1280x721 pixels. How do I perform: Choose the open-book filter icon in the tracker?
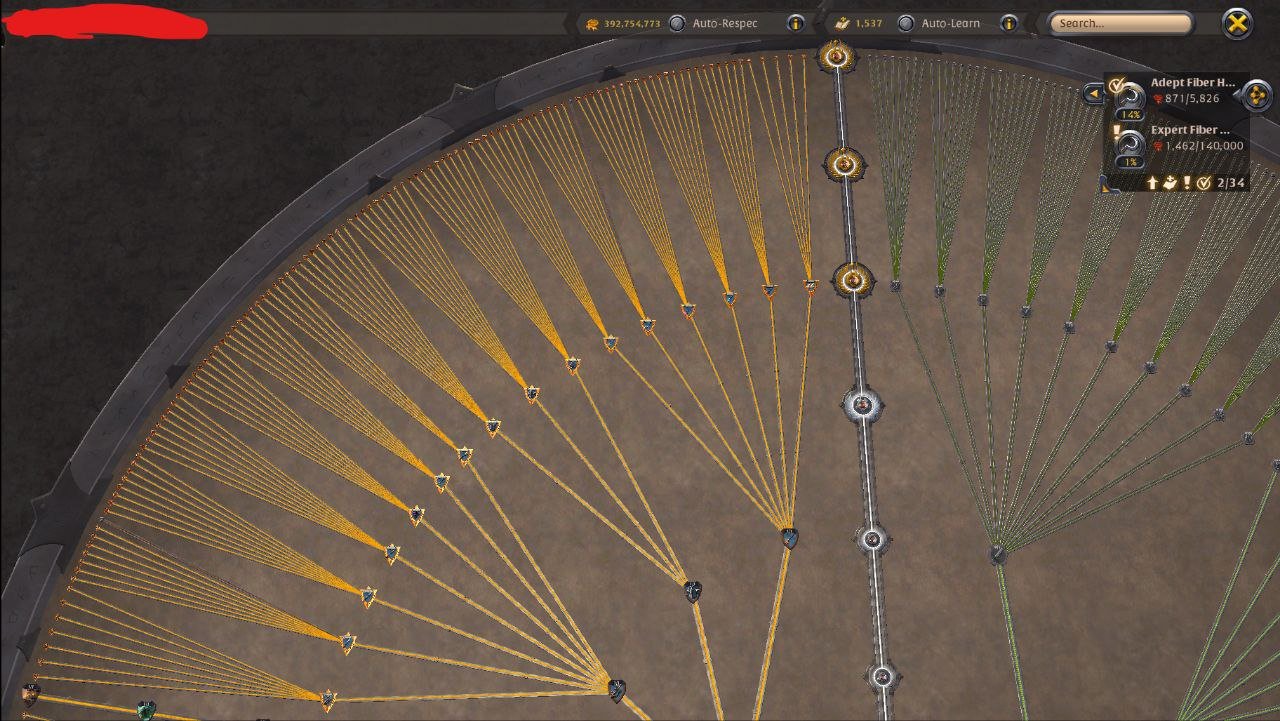[x=1168, y=183]
